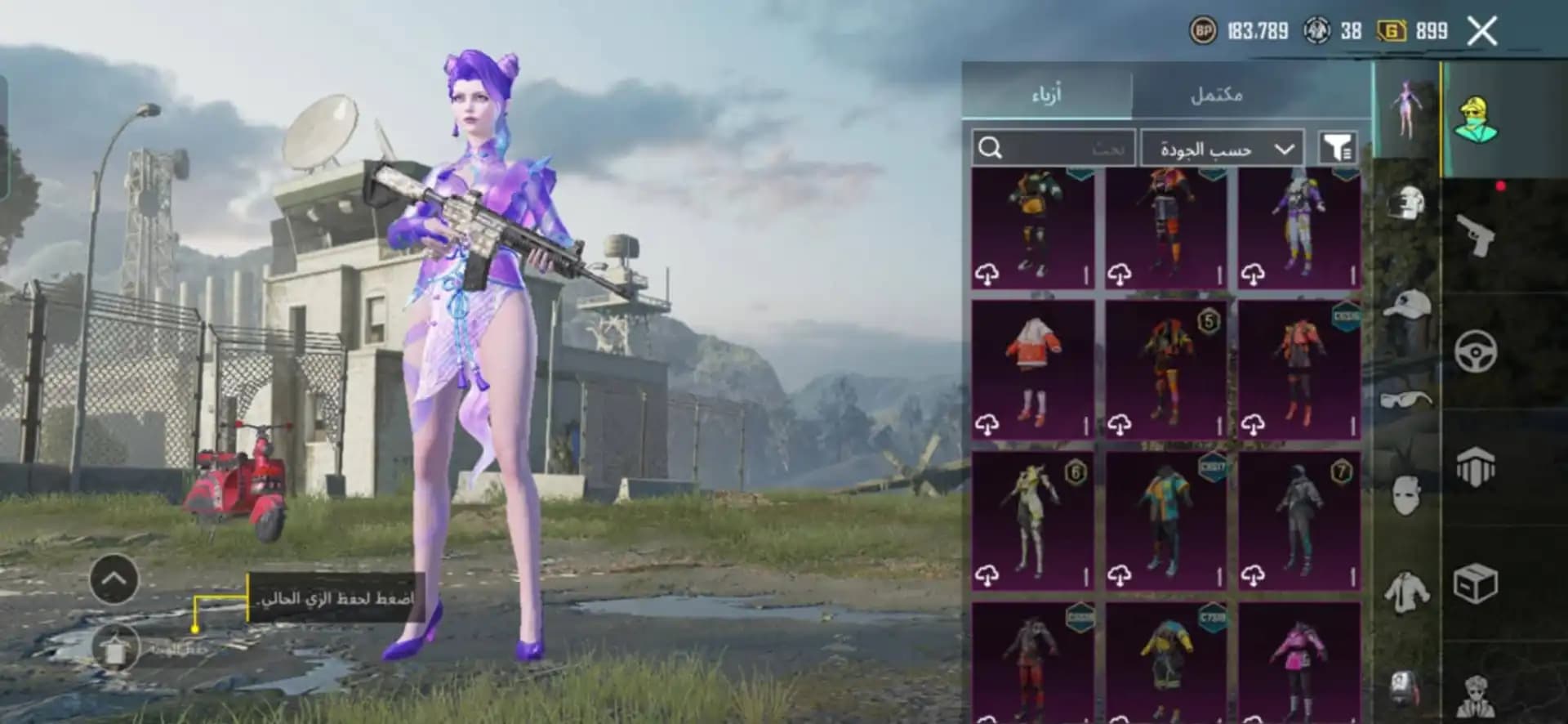Image resolution: width=1568 pixels, height=724 pixels.
Task: Open the filter options panel
Action: point(1338,149)
